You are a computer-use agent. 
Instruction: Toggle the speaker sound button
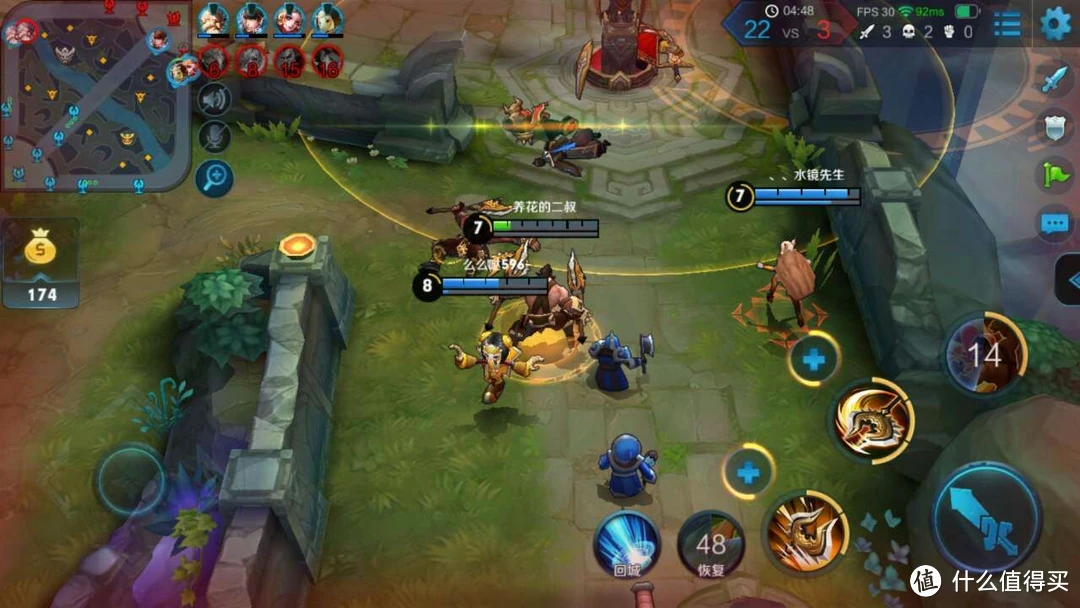[214, 98]
